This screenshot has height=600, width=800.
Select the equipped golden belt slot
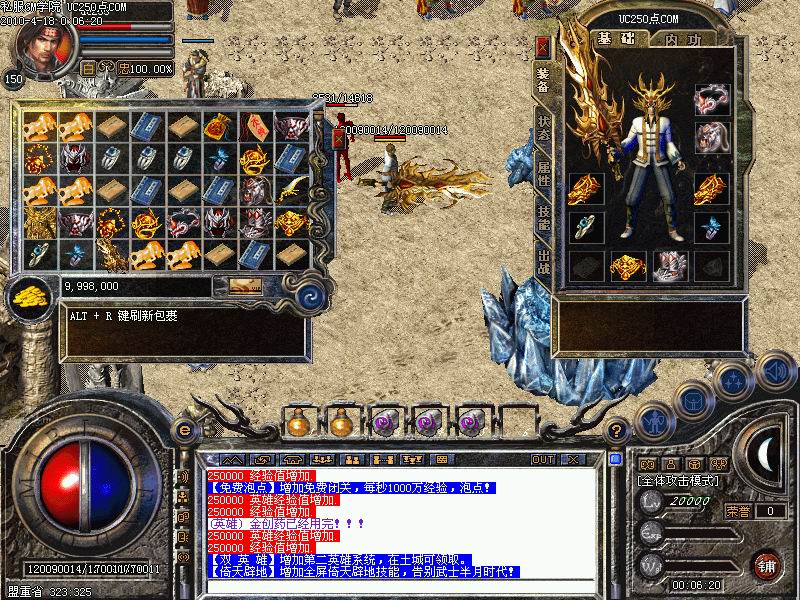(x=628, y=267)
